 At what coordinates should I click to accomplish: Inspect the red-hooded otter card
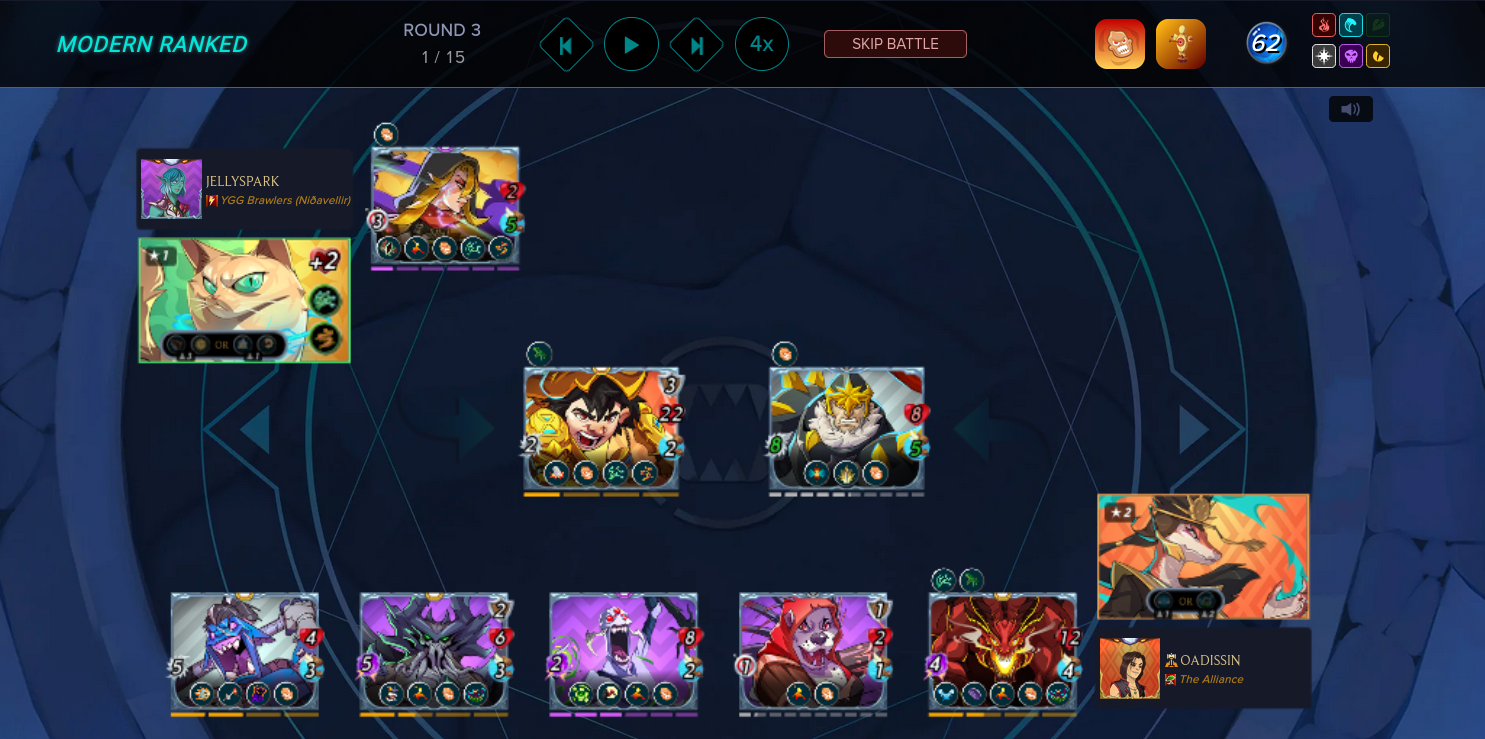click(x=813, y=651)
